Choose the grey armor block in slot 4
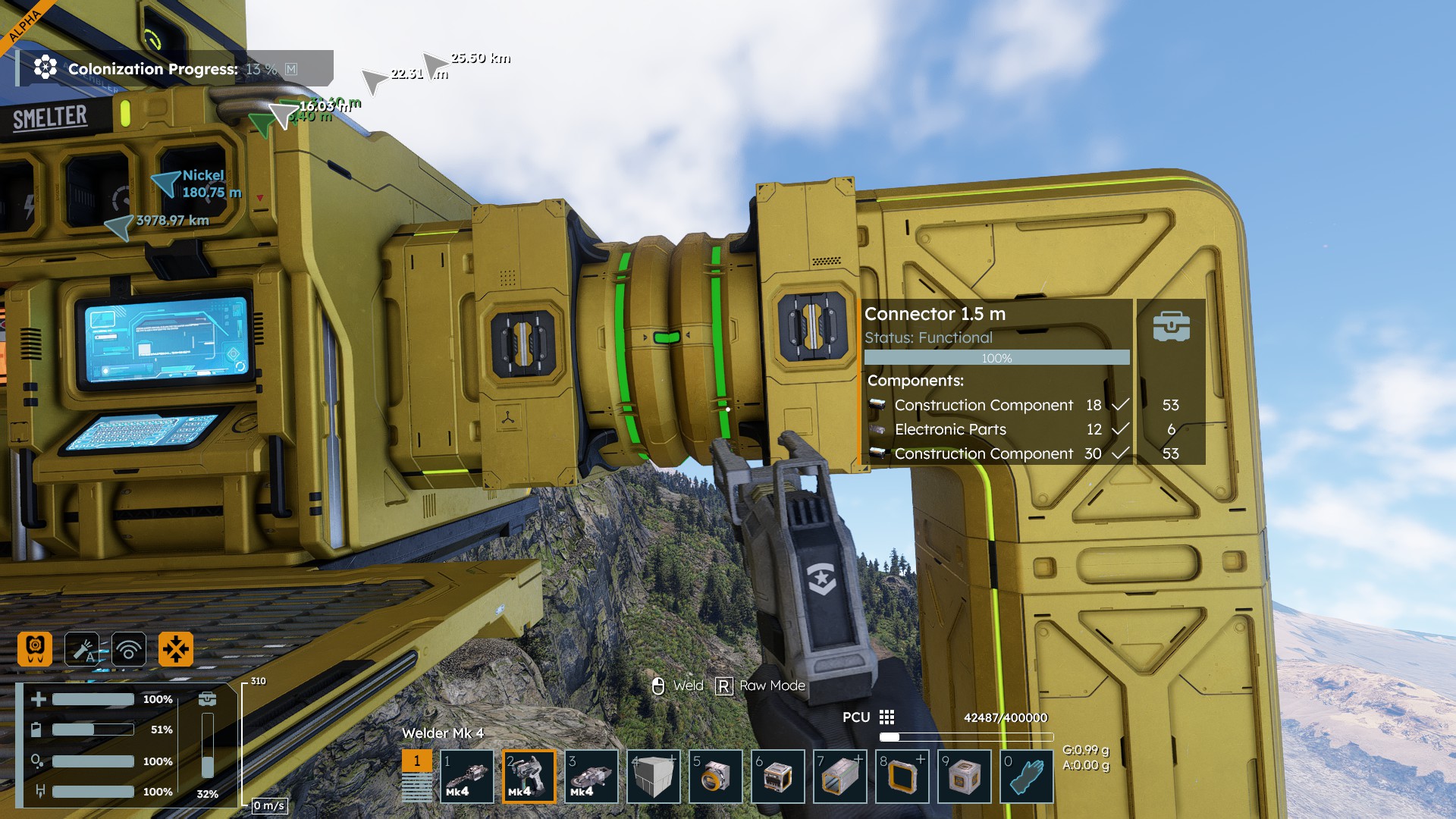This screenshot has height=819, width=1456. pyautogui.click(x=654, y=777)
